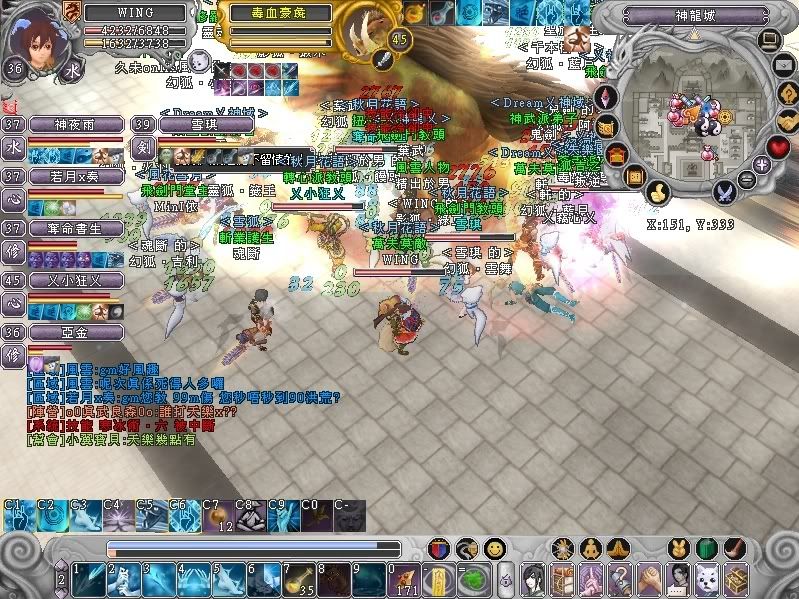This screenshot has height=599, width=799.
Task: Use the hotbar slot 0 item with count 171
Action: (x=406, y=578)
